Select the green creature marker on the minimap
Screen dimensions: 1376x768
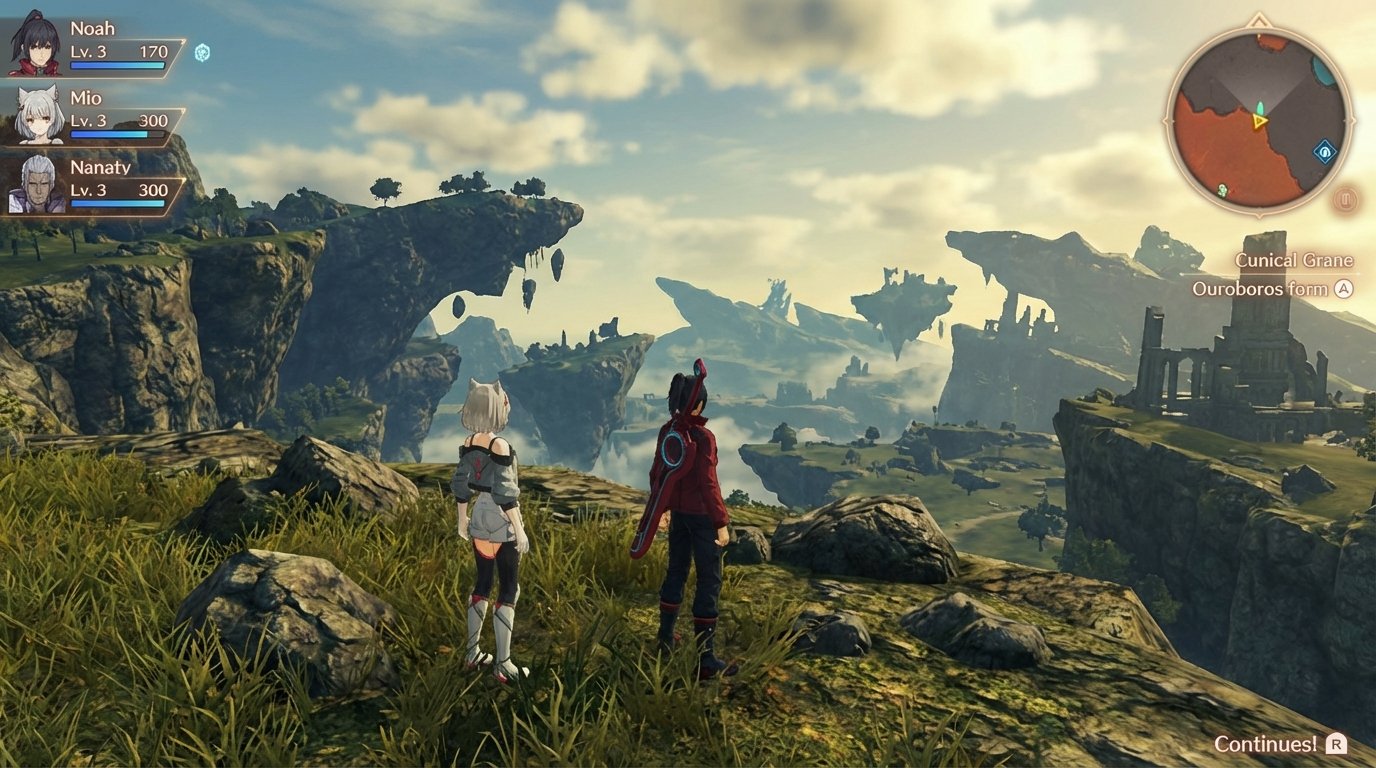coord(1222,188)
